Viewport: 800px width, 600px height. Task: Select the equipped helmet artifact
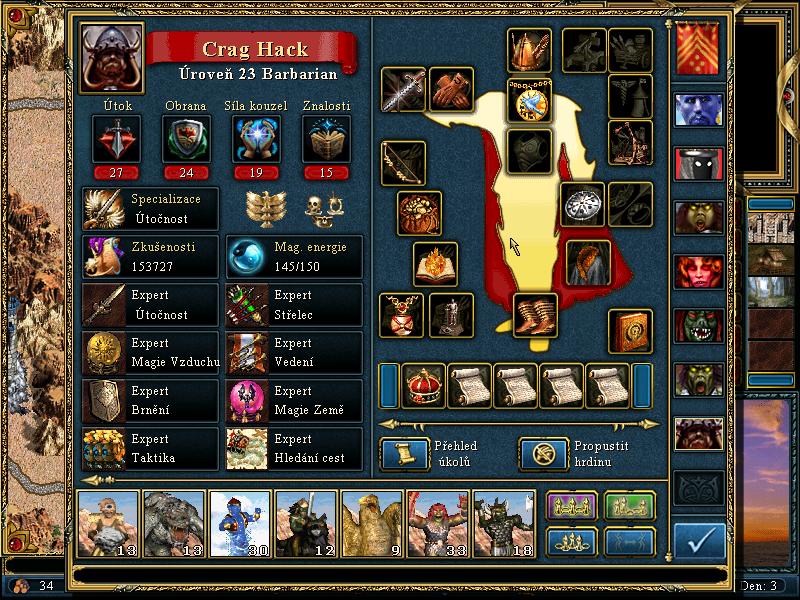pos(529,49)
